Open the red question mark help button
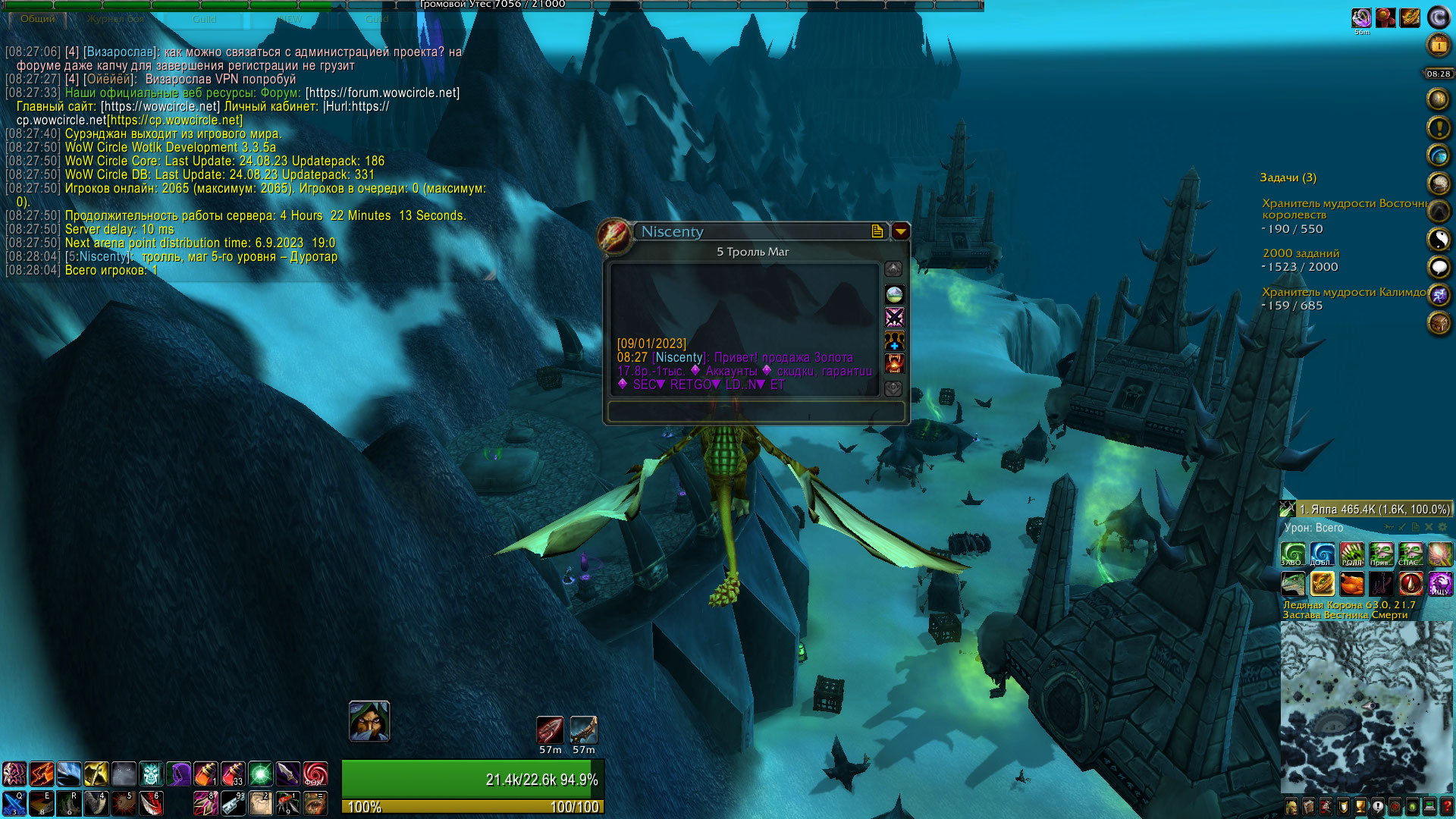Screen dimensions: 1456x819 (1447, 806)
